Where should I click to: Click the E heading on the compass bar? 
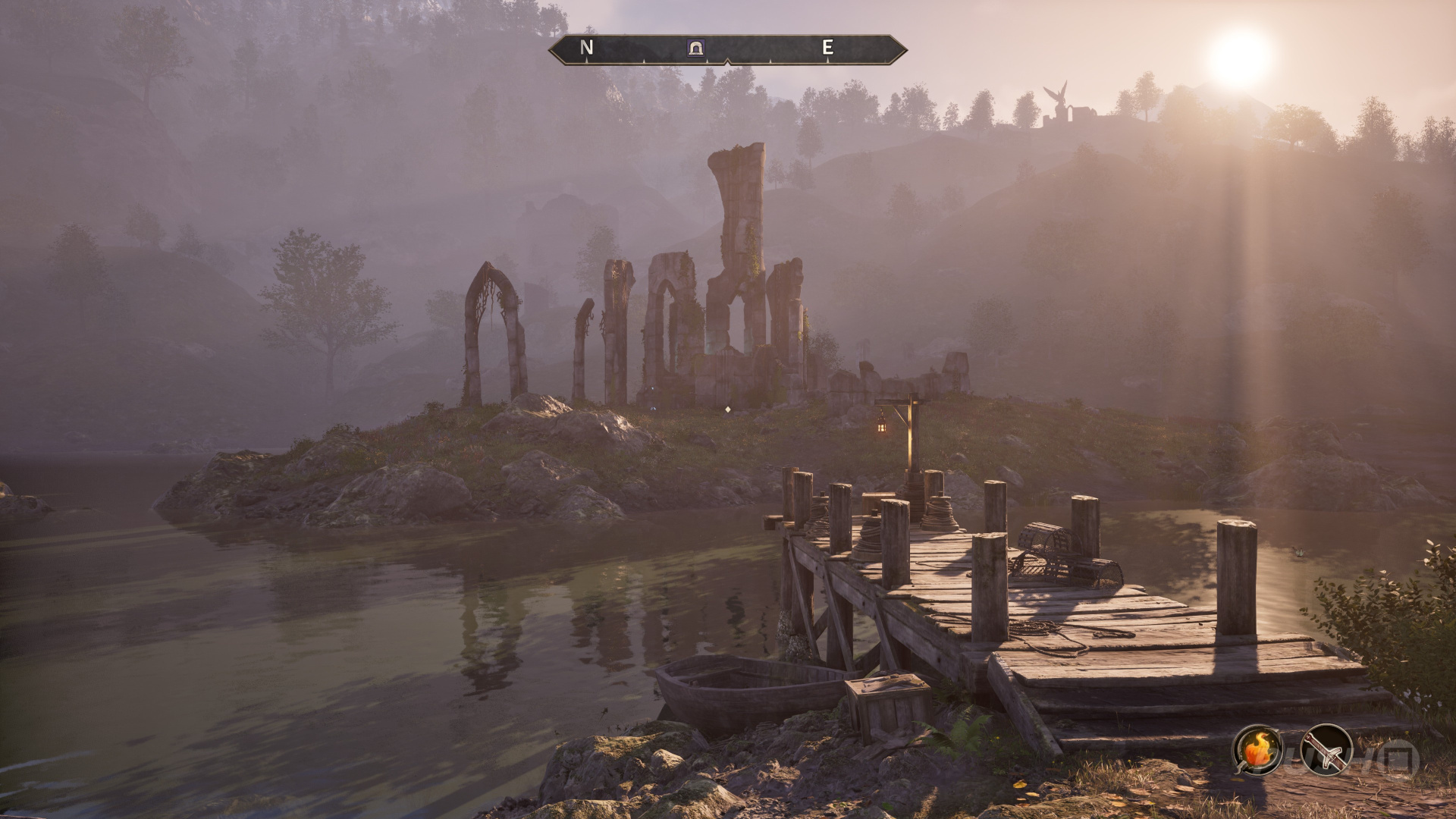(828, 48)
